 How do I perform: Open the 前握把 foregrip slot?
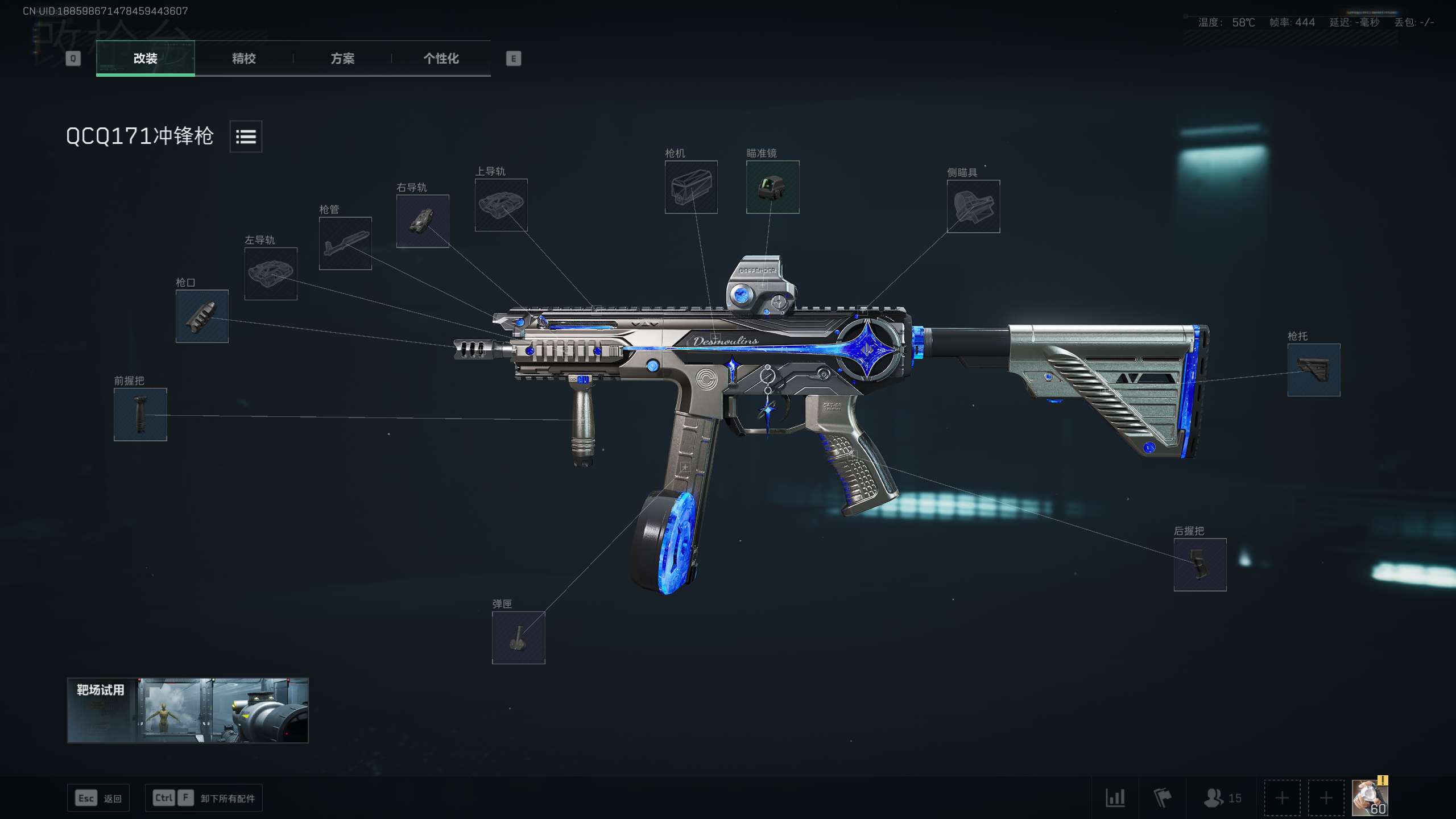click(140, 415)
